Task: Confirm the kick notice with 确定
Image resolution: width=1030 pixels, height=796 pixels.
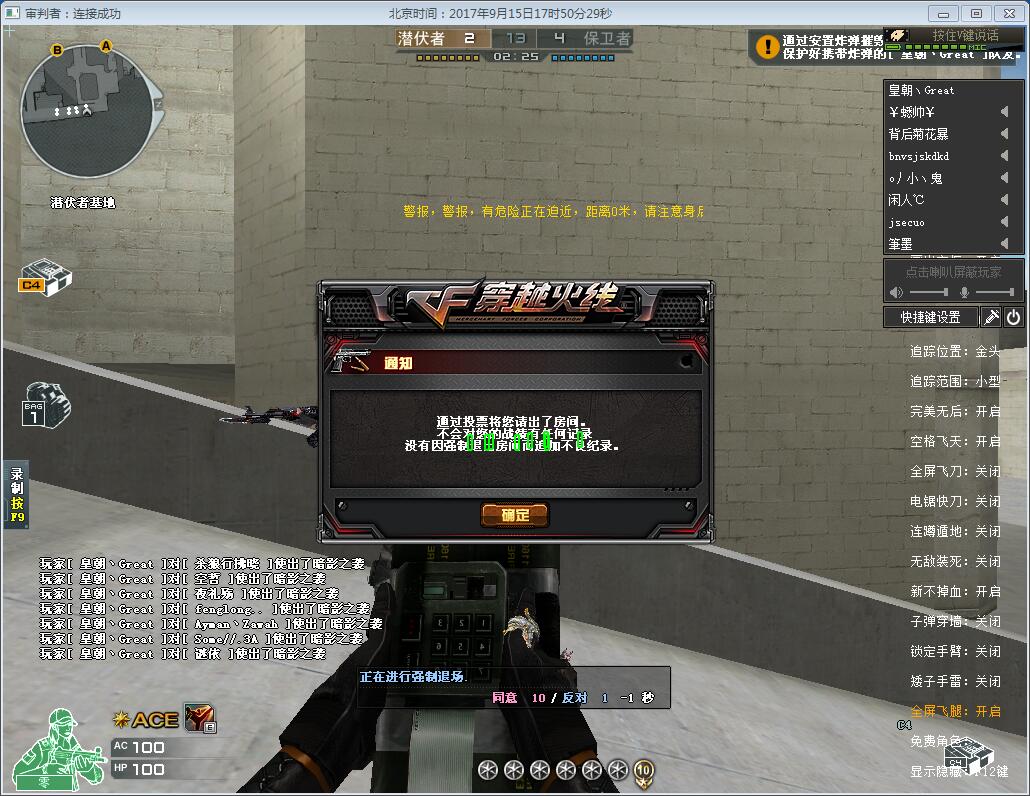Action: pos(515,515)
